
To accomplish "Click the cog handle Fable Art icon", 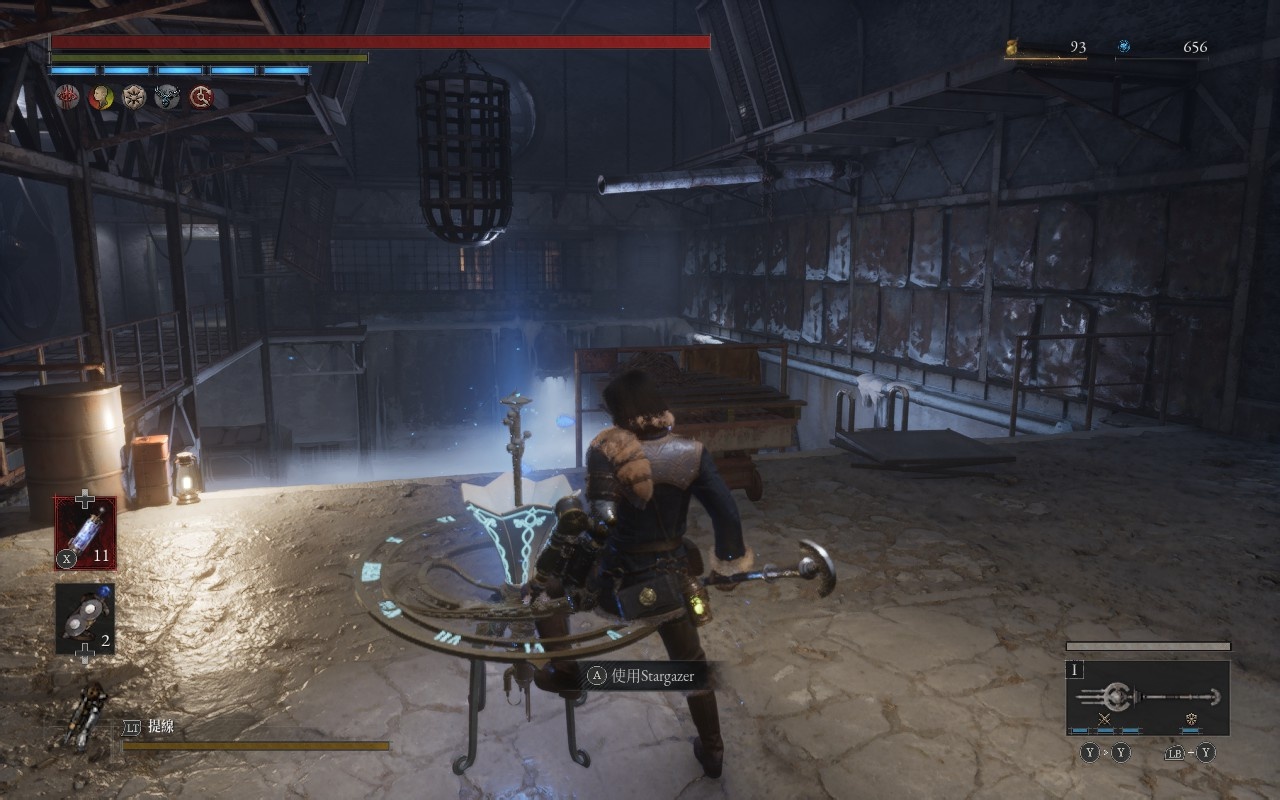I will tap(1192, 719).
